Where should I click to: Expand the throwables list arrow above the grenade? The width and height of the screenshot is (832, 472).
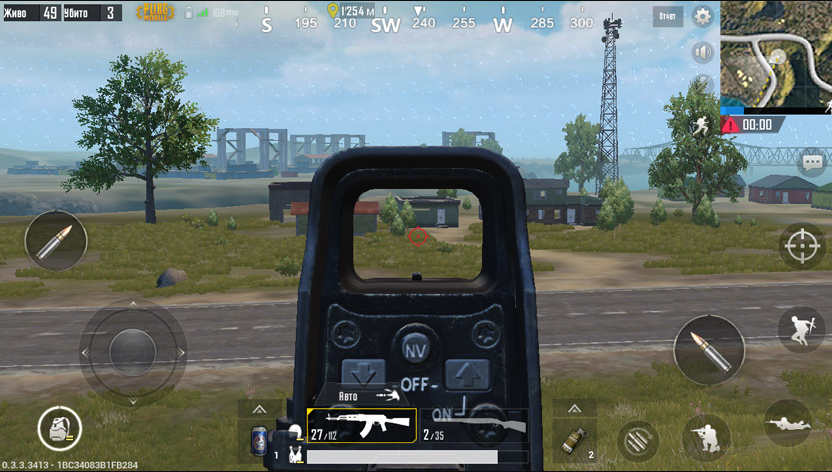[576, 409]
